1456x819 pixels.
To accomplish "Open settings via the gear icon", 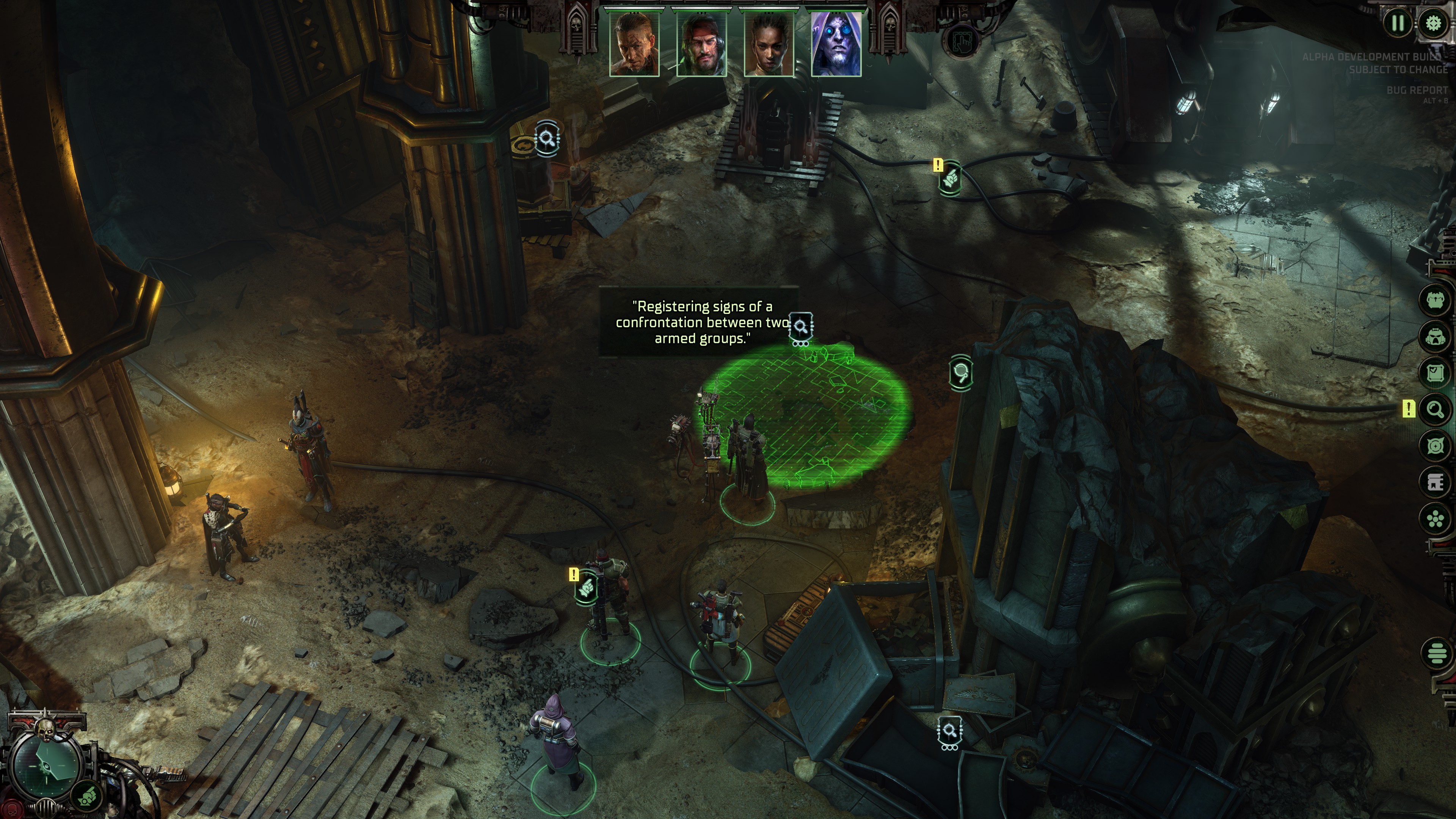I will (1433, 23).
